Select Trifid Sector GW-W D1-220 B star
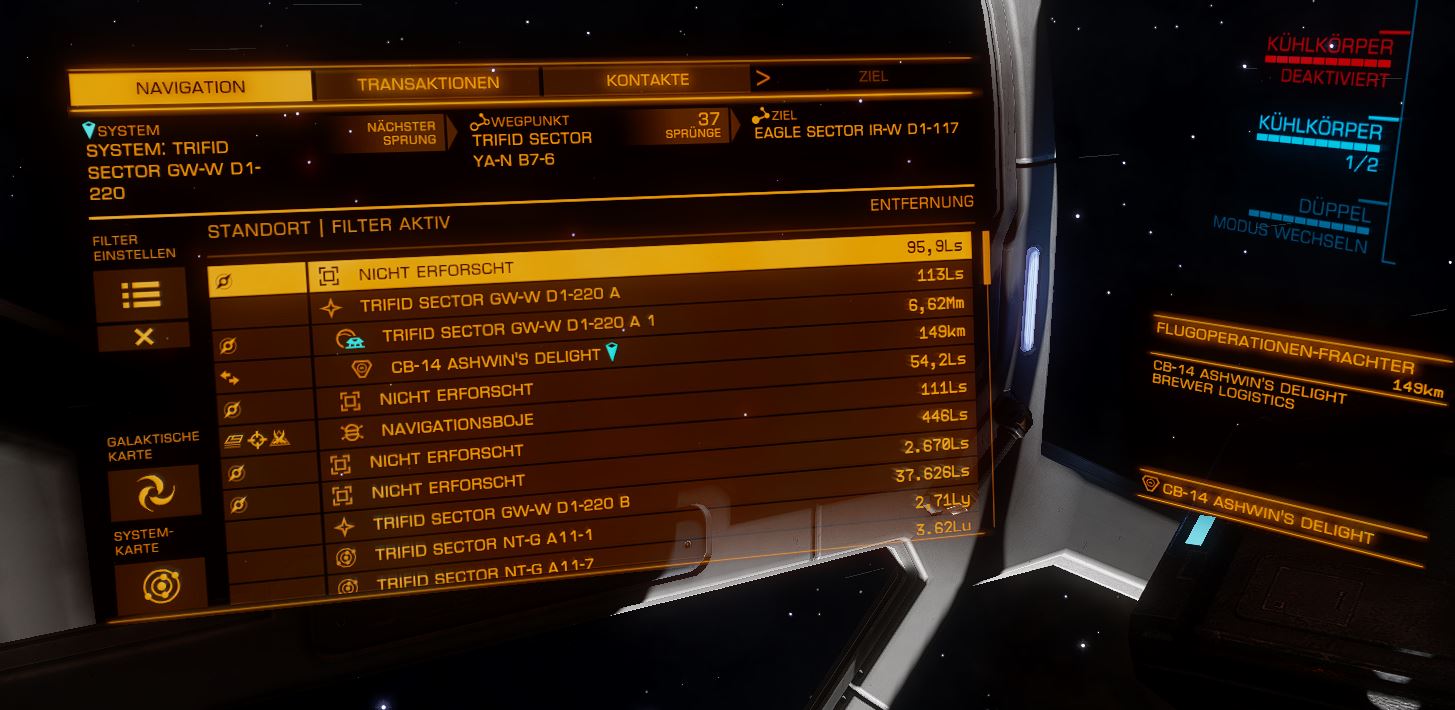Viewport: 1455px width, 710px height. (501, 513)
